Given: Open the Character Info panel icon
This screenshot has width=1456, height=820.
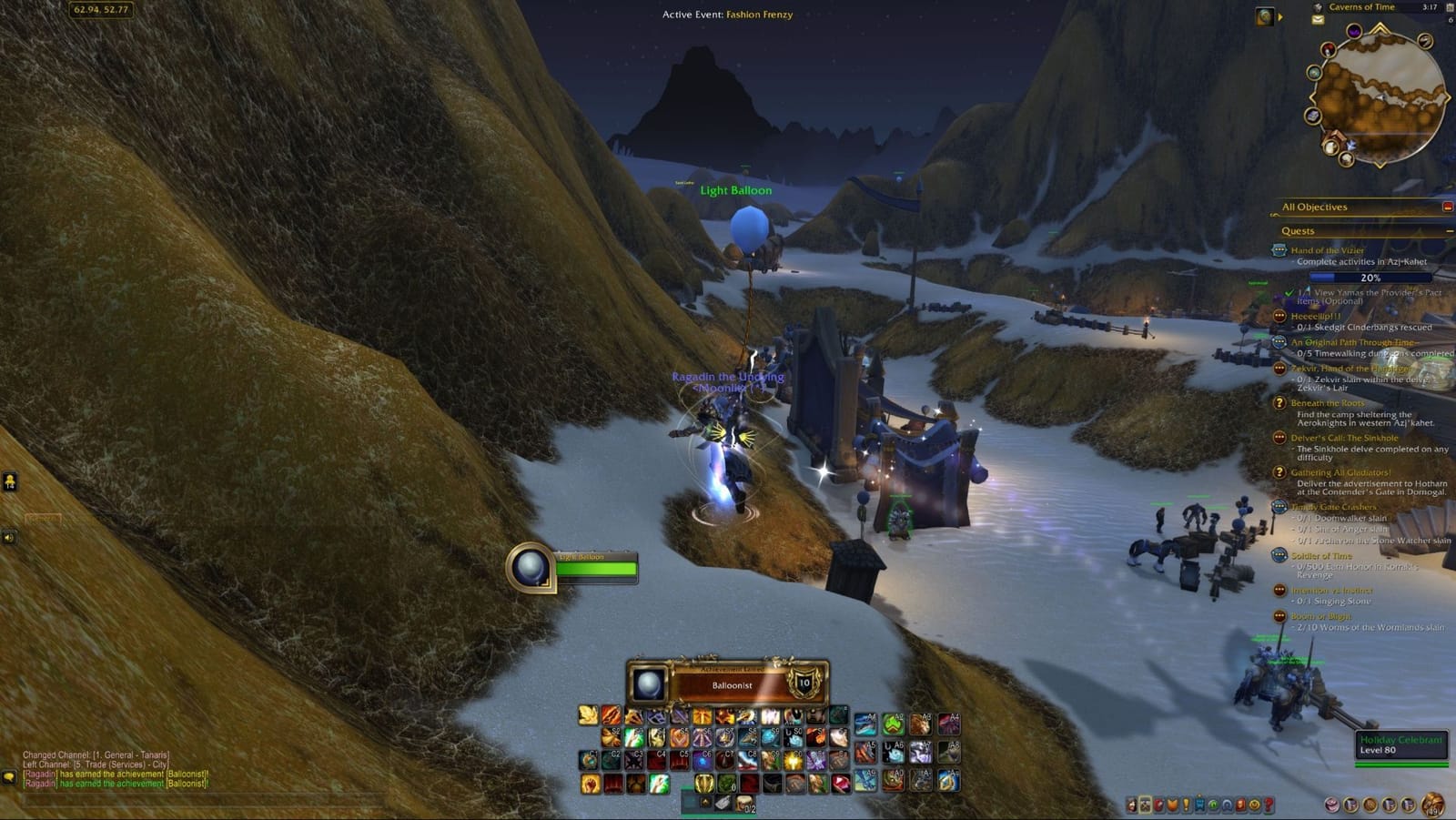Looking at the screenshot, I should tap(1132, 804).
